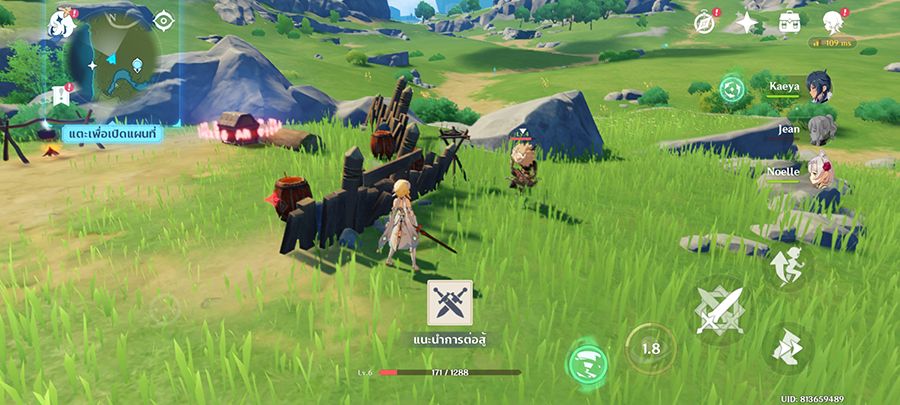Tap the green swirl icon beside Kaeya
This screenshot has width=900, height=405.
(x=733, y=89)
